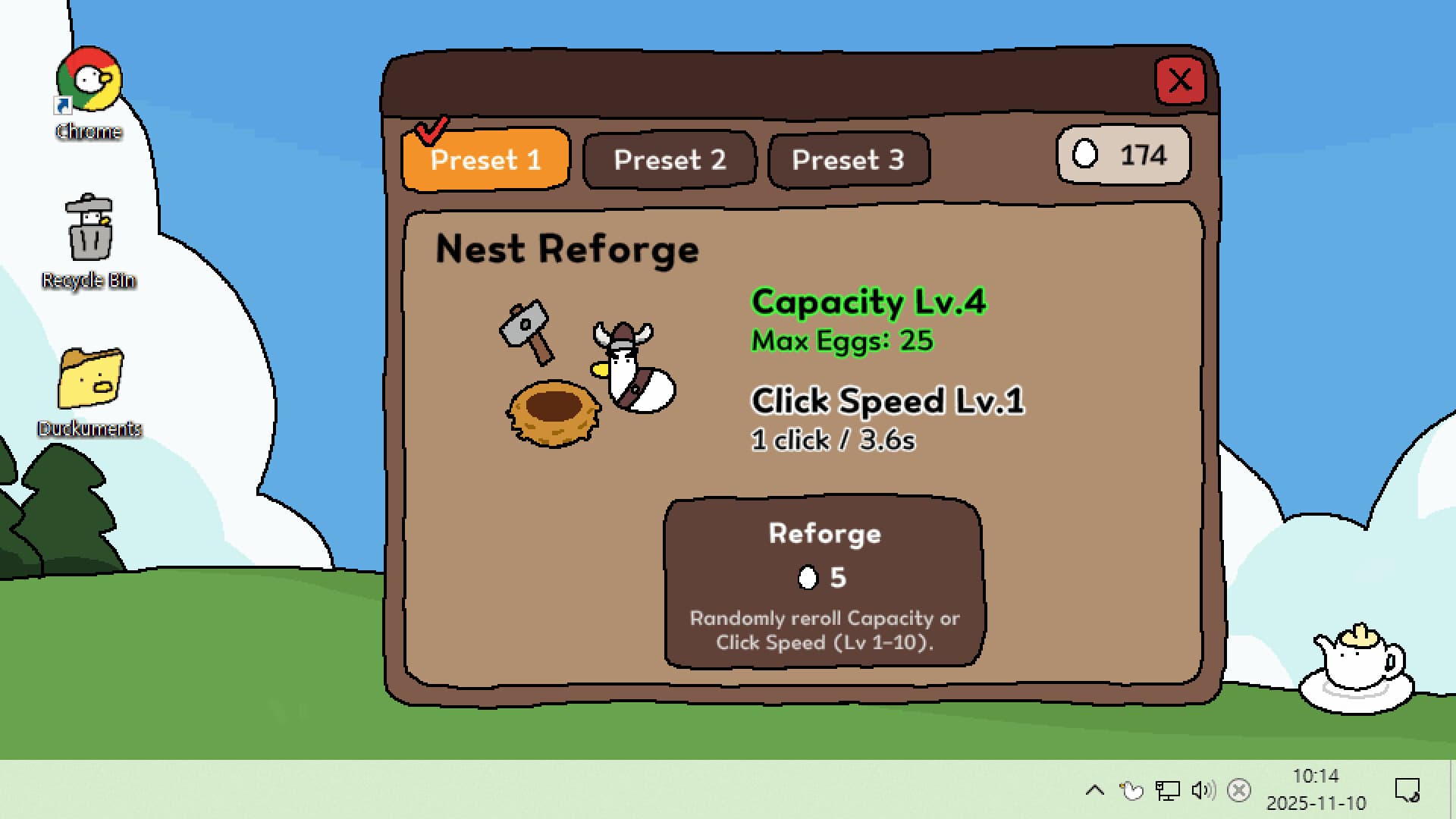Click the duck teapot in the grass
Screen dimensions: 1456x819
pos(1357,667)
